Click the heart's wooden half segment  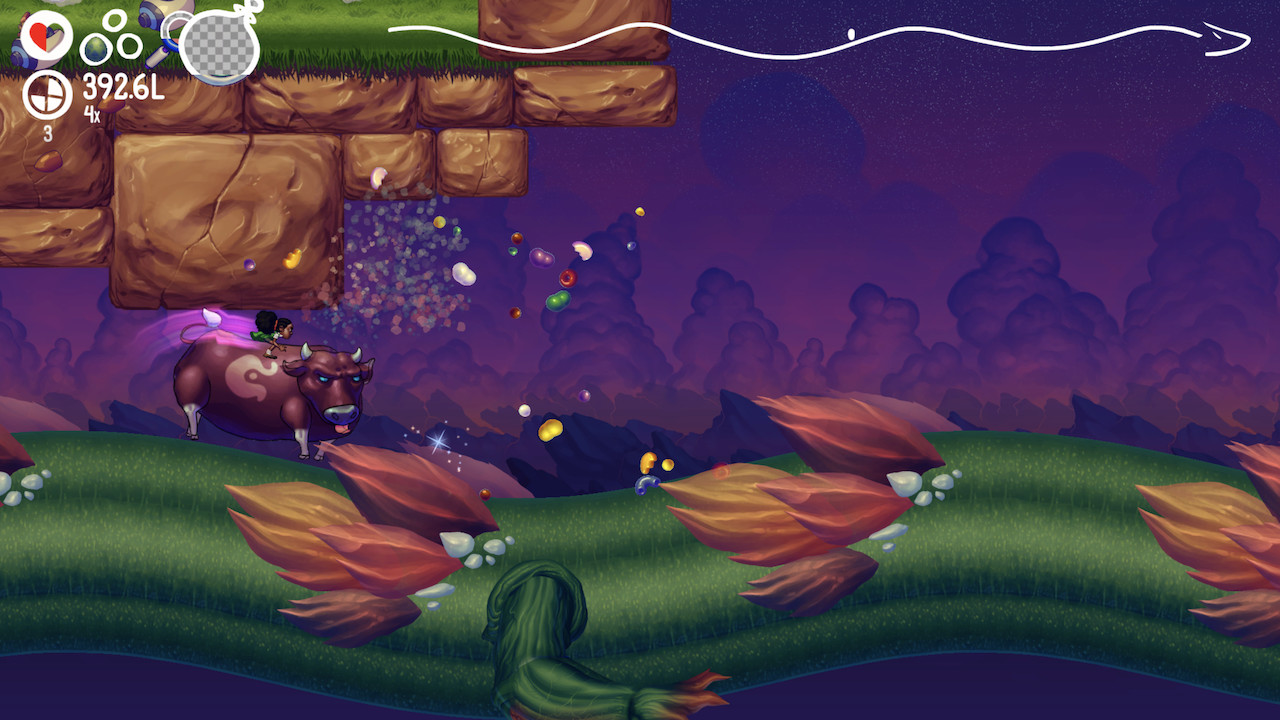tap(54, 38)
